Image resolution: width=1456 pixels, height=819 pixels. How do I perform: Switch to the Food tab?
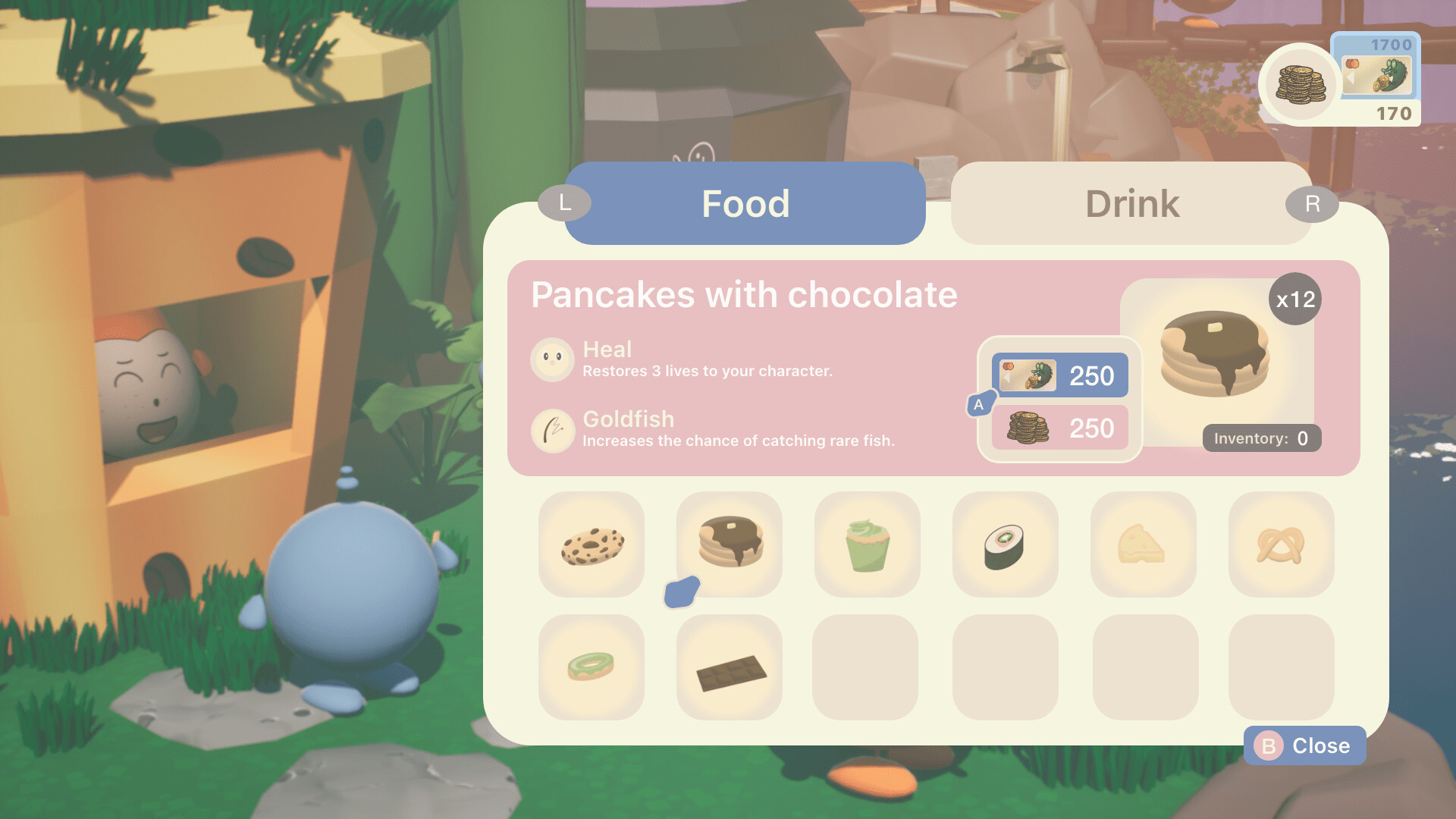746,203
